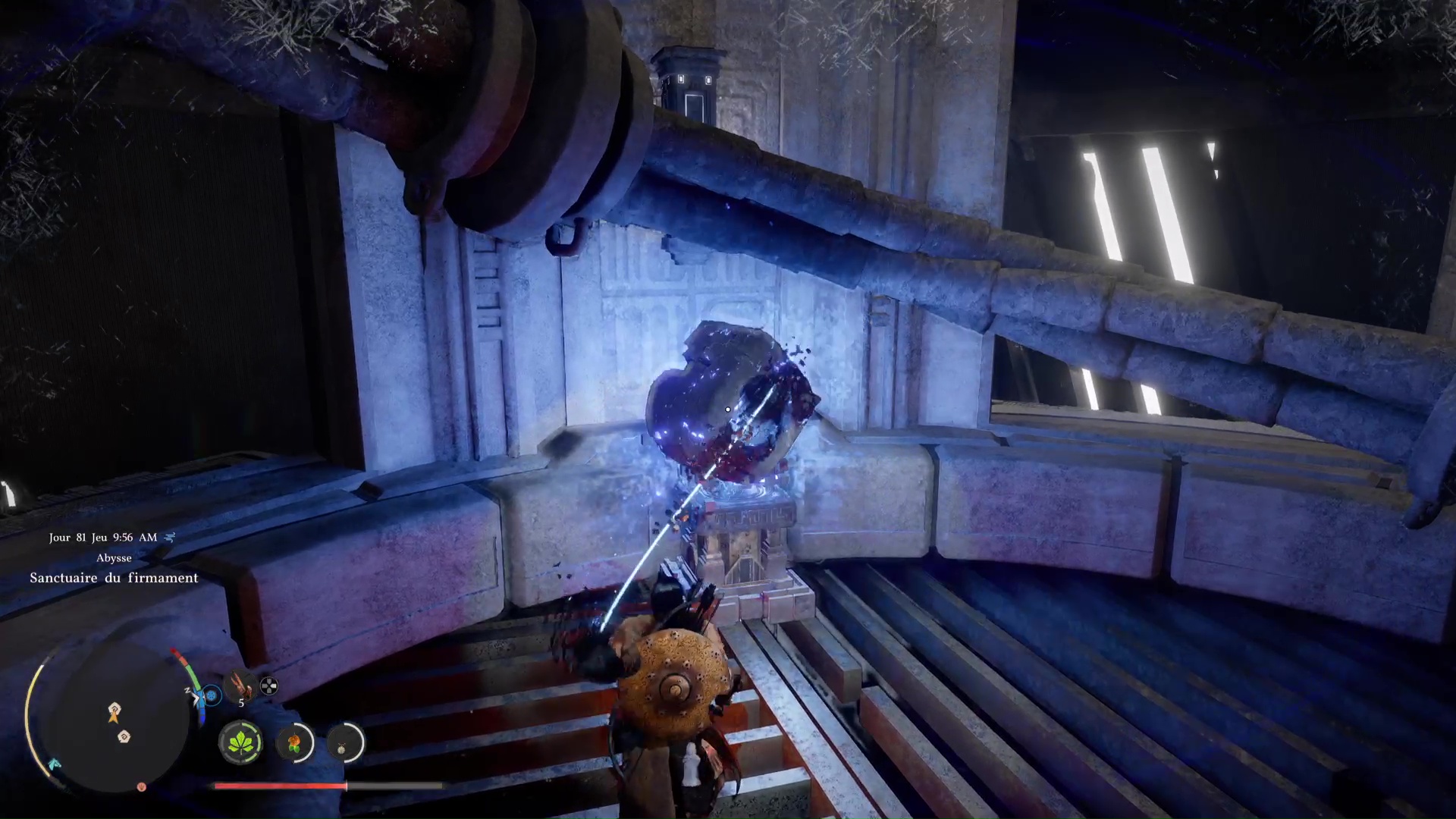This screenshot has width=1456, height=819.
Task: Select the green leaf ability icon
Action: click(x=240, y=742)
